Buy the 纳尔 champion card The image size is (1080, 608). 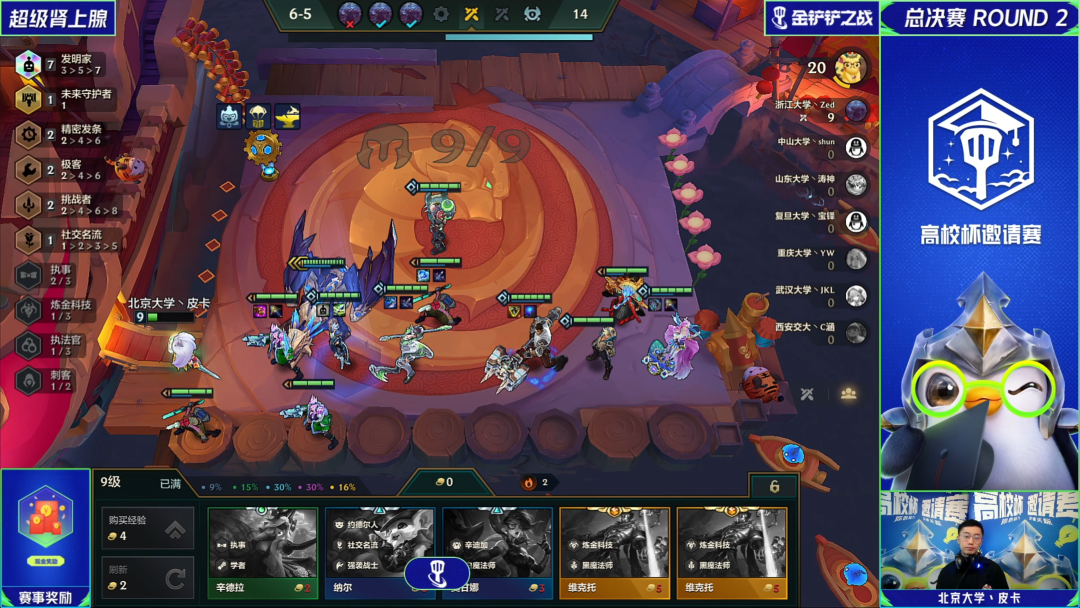[x=382, y=550]
